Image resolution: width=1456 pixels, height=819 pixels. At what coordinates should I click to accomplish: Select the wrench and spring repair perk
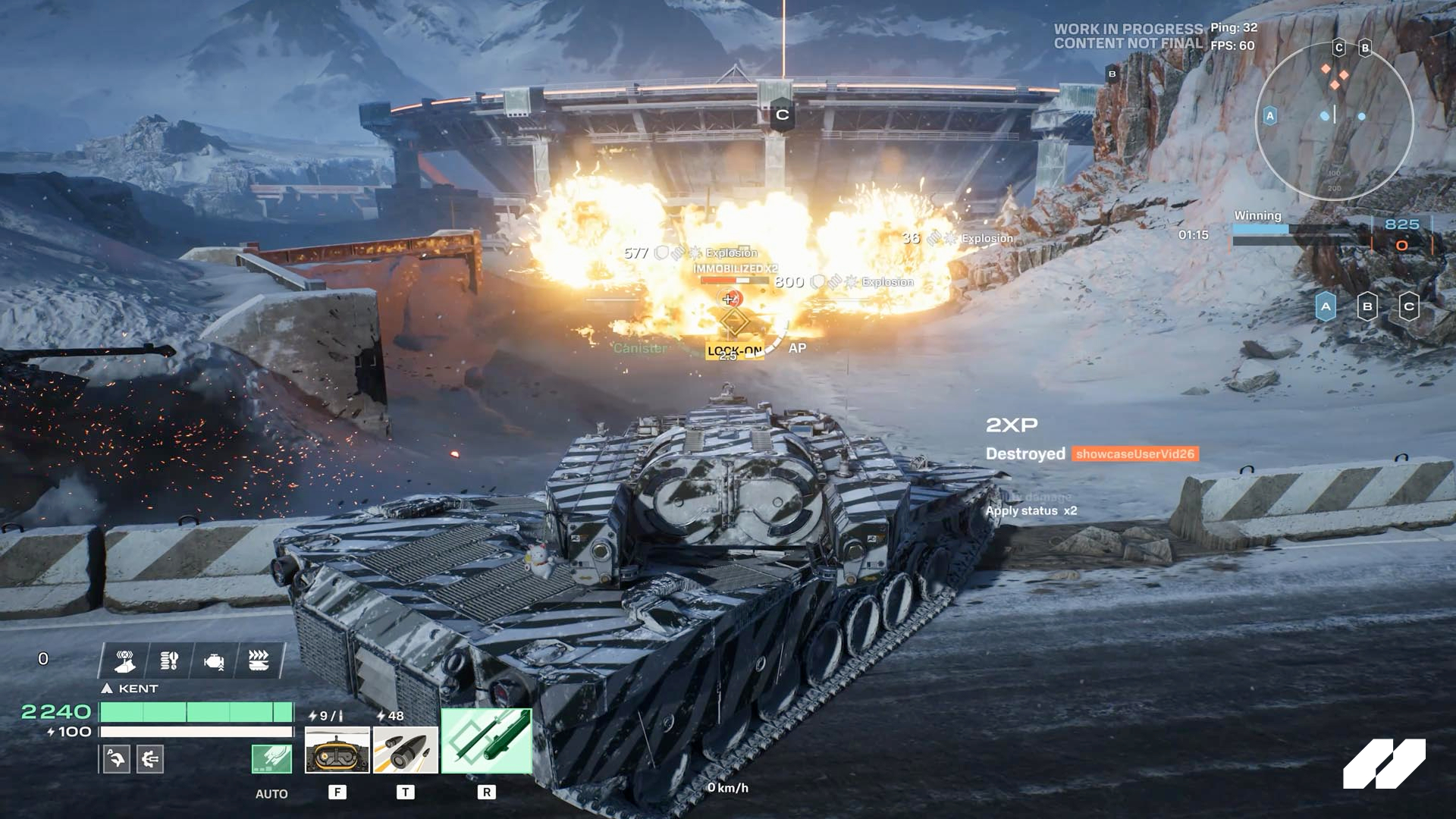coord(169,661)
